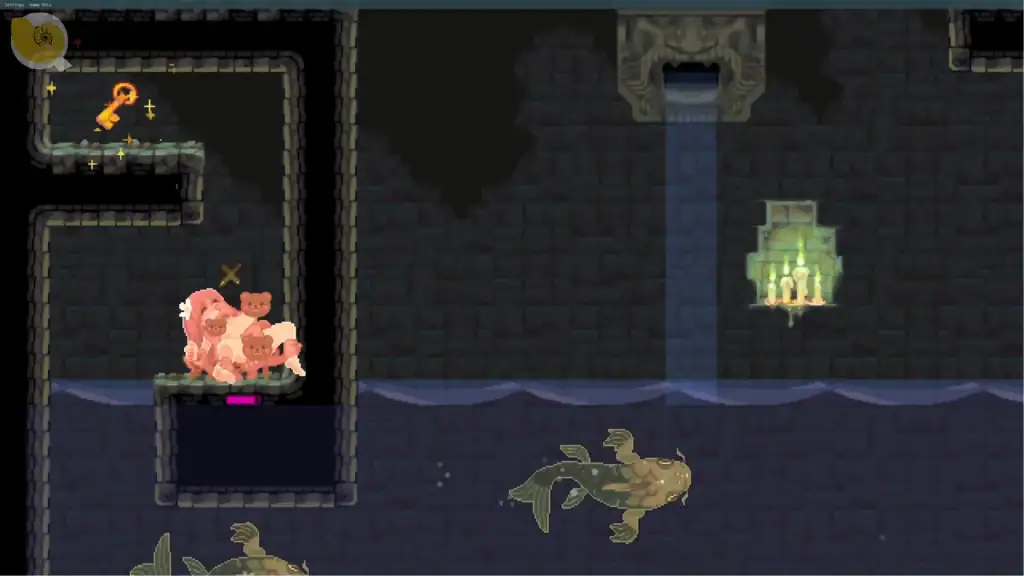Open the Settings menu in the top bar
Image resolution: width=1024 pixels, height=576 pixels.
pyautogui.click(x=13, y=5)
